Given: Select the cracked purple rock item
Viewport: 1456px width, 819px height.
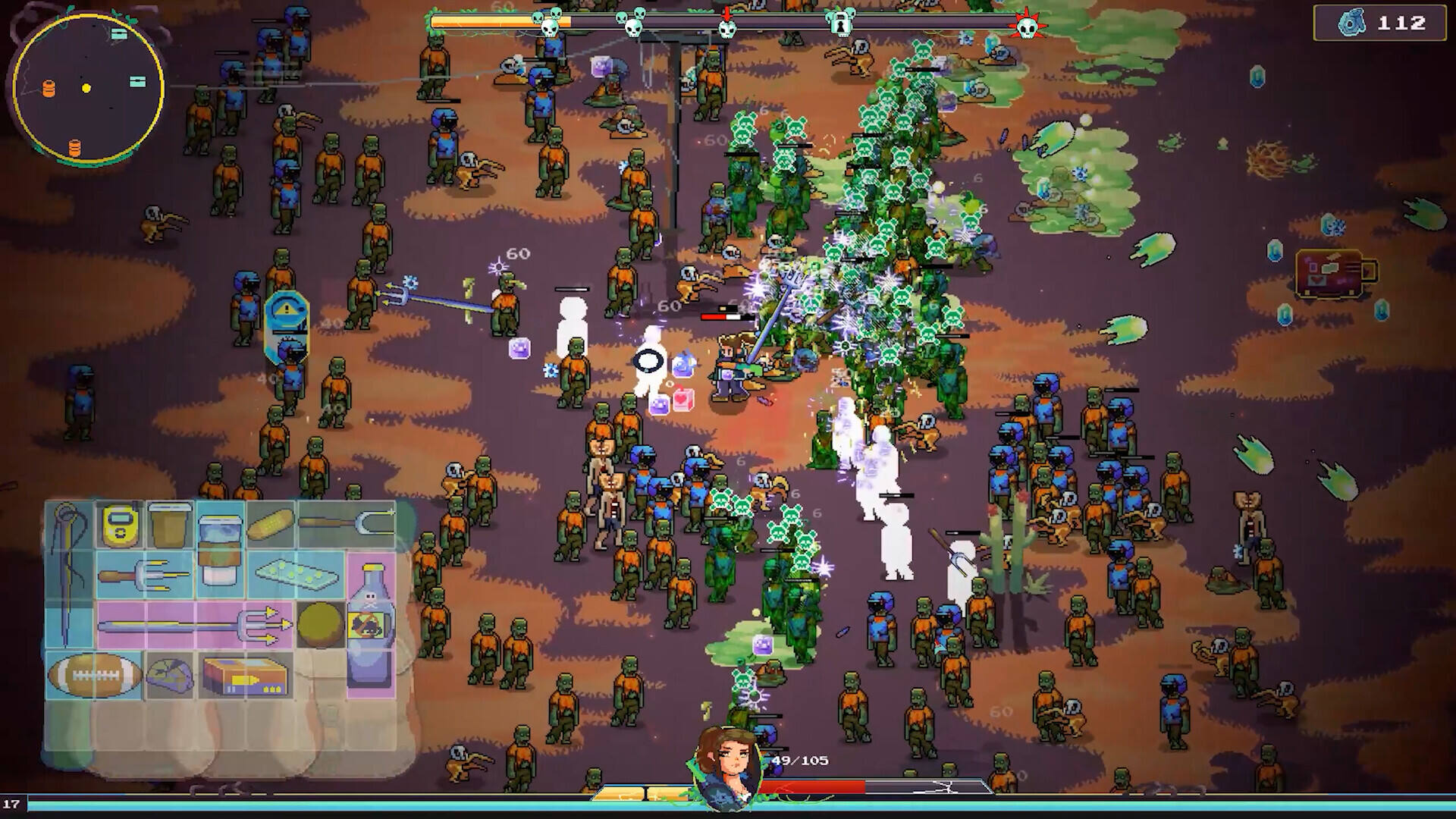Looking at the screenshot, I should 169,675.
